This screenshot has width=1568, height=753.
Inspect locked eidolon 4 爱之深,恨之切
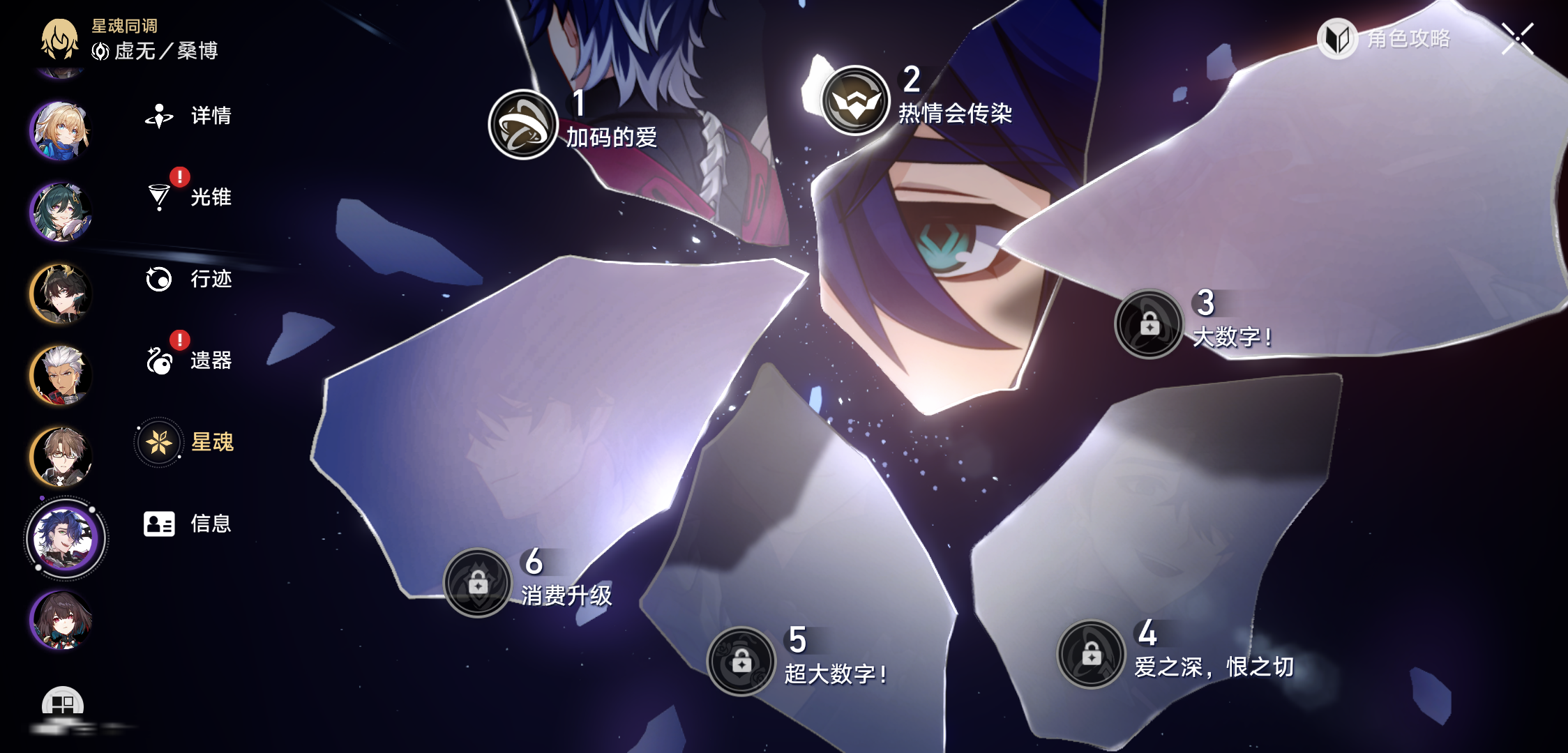click(x=1091, y=654)
